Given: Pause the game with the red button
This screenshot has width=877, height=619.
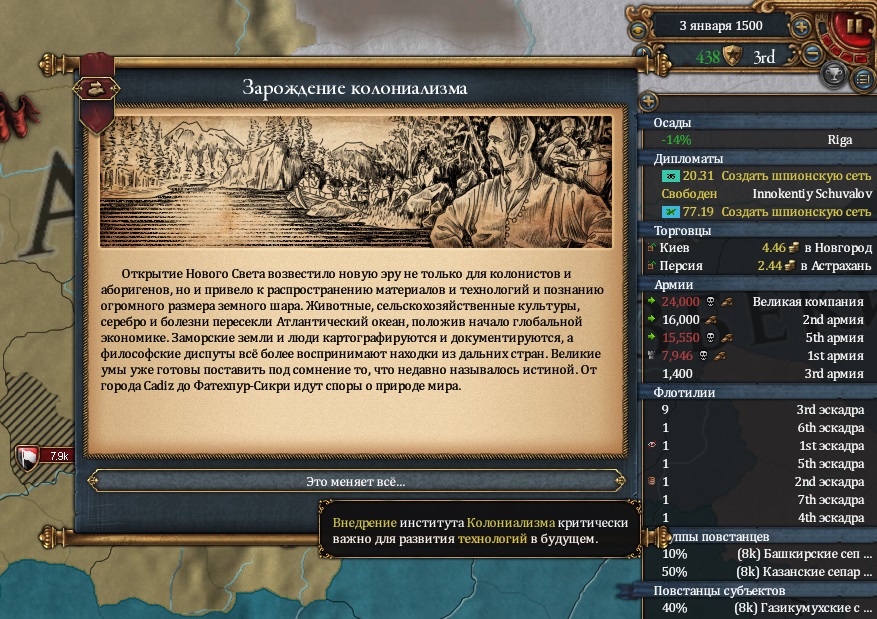Looking at the screenshot, I should pos(855,25).
